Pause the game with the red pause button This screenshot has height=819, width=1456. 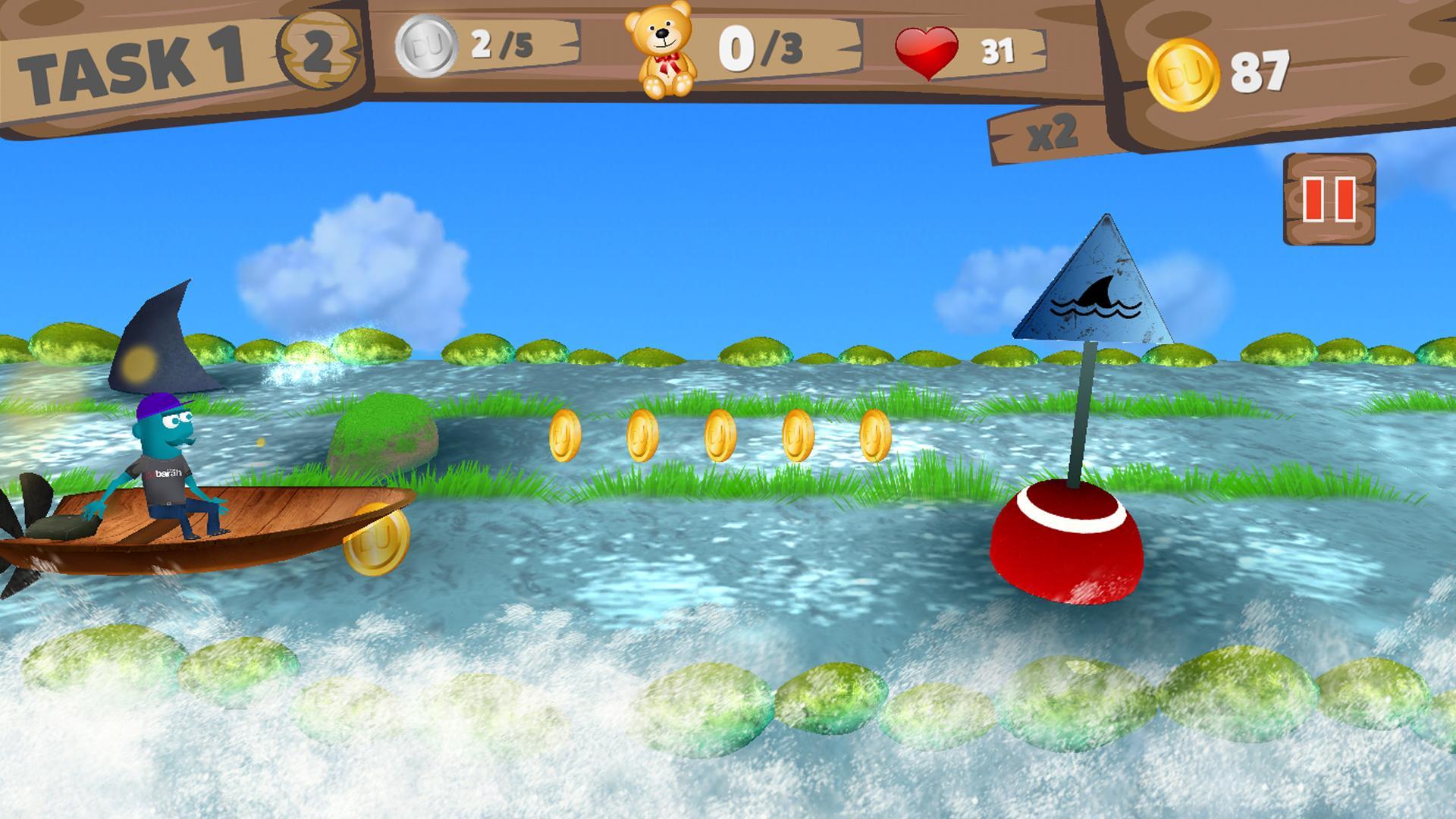click(x=1329, y=199)
